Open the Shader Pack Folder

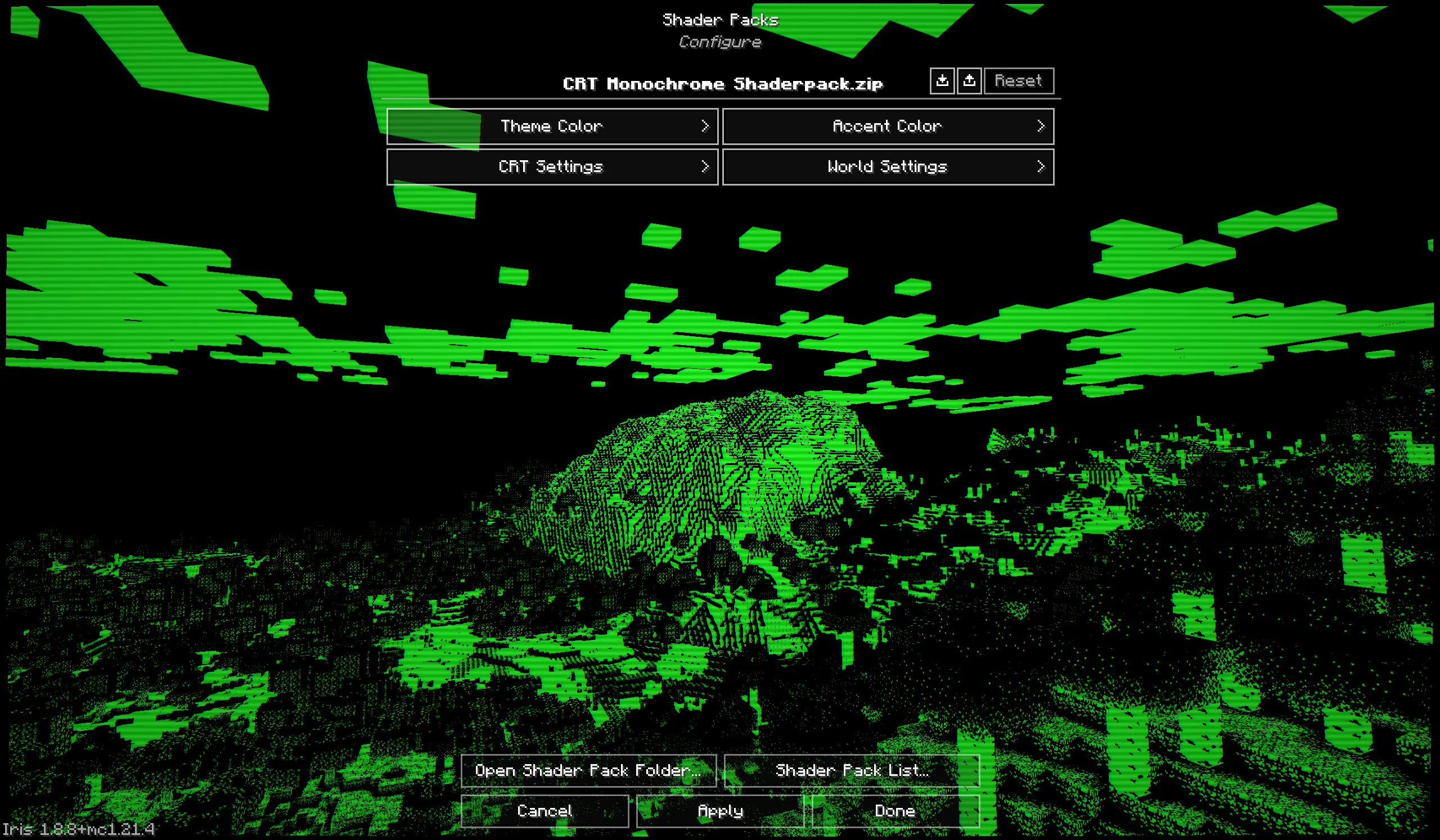(588, 770)
